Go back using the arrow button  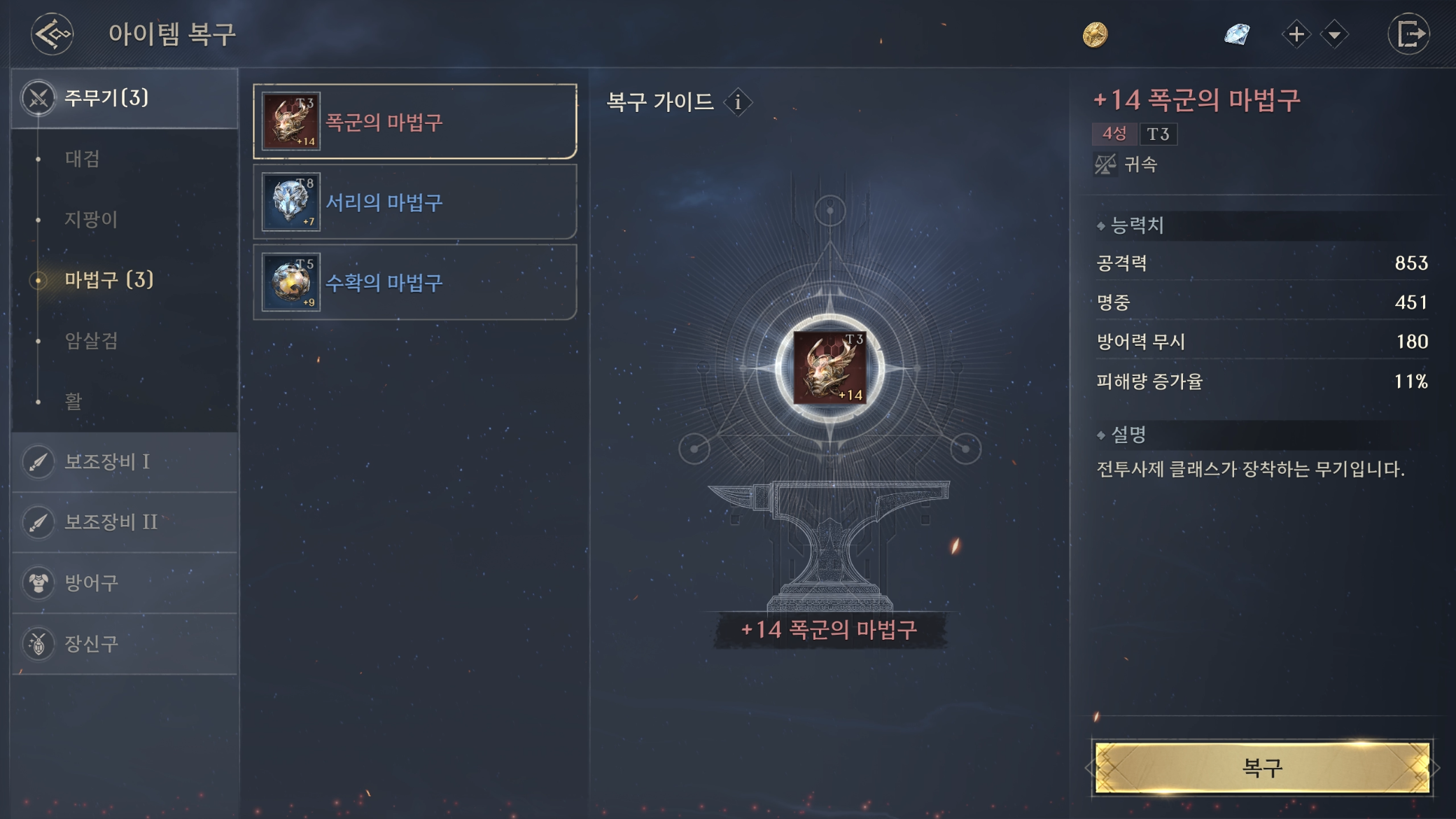[52, 34]
